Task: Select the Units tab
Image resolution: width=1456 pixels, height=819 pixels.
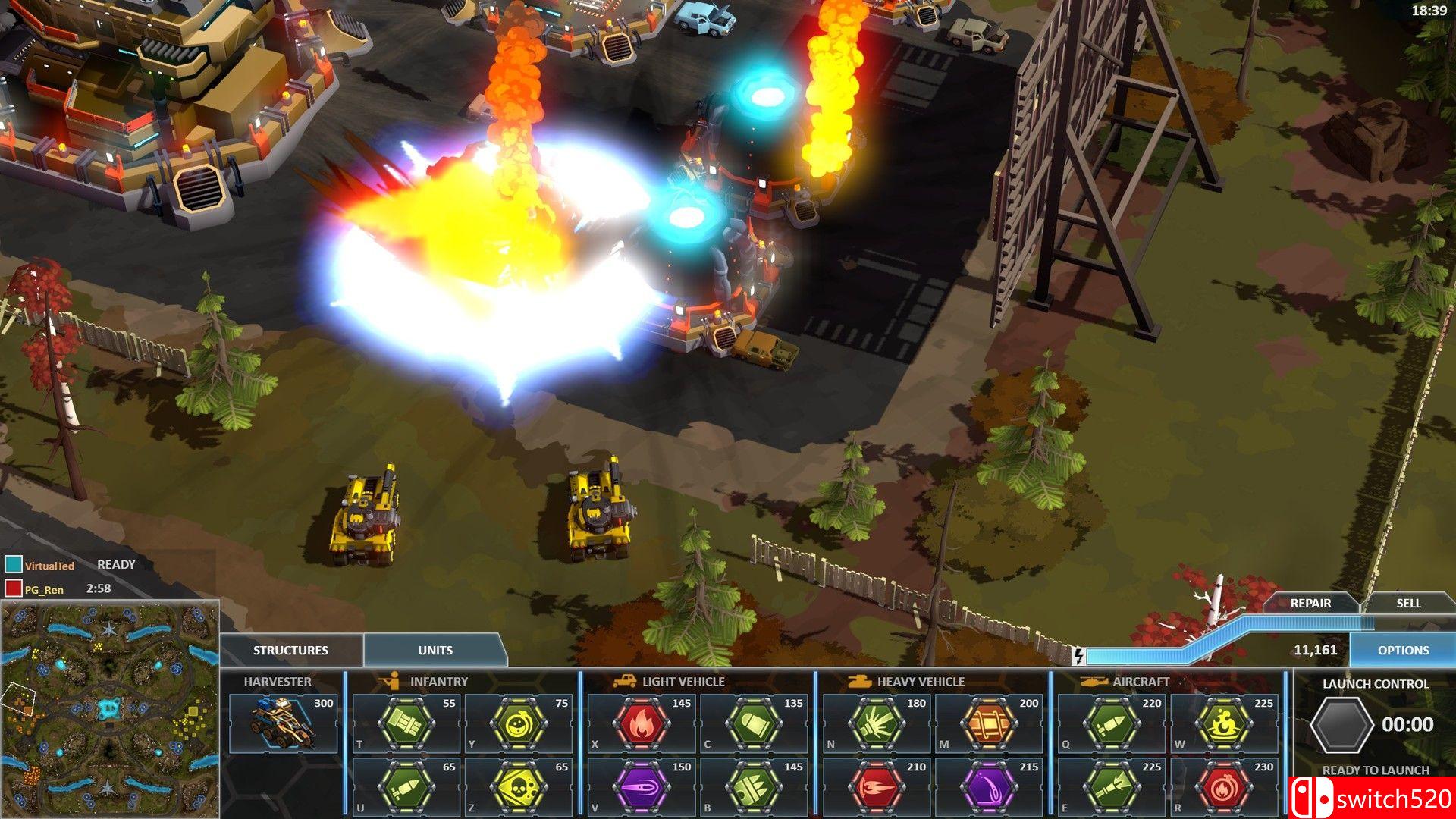Action: coord(435,650)
